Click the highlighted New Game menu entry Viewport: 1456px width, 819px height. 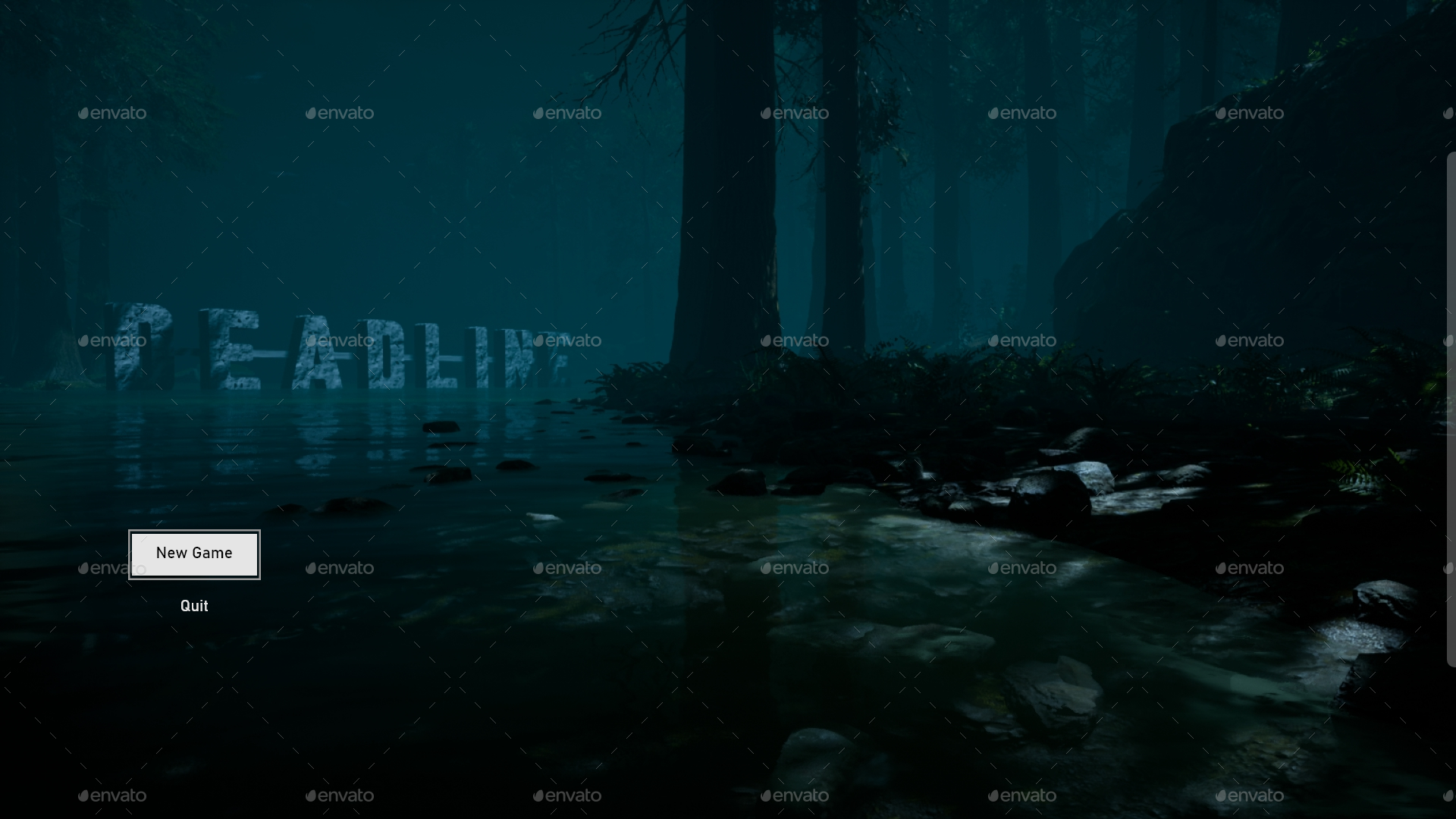(194, 554)
